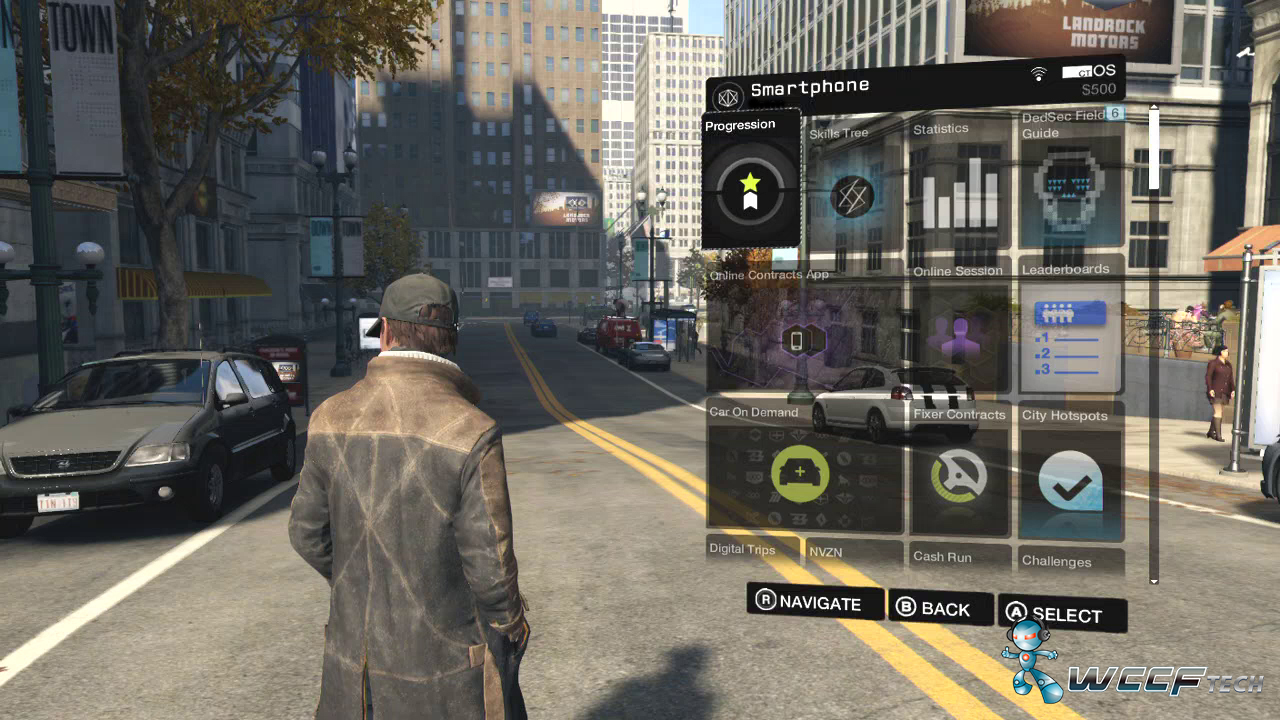Viewport: 1280px width, 720px height.
Task: Open the Progression app tile
Action: tap(751, 181)
